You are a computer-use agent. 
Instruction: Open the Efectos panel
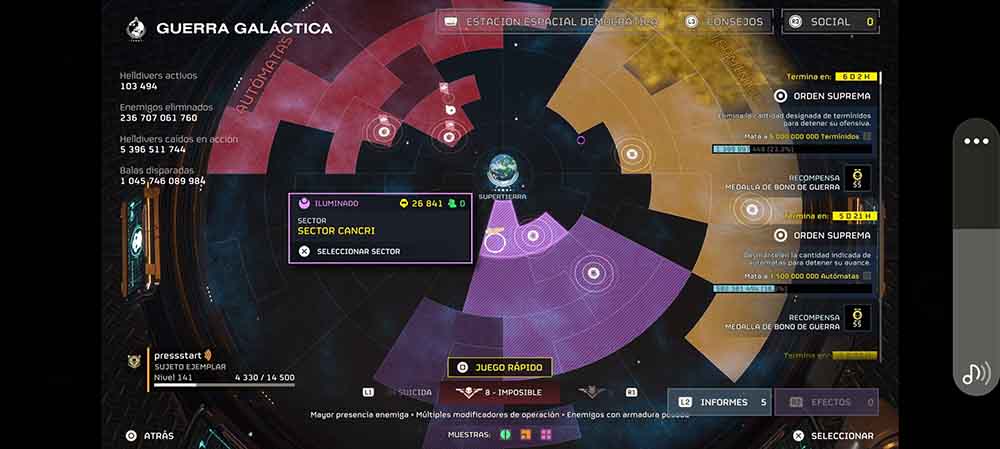tap(827, 402)
